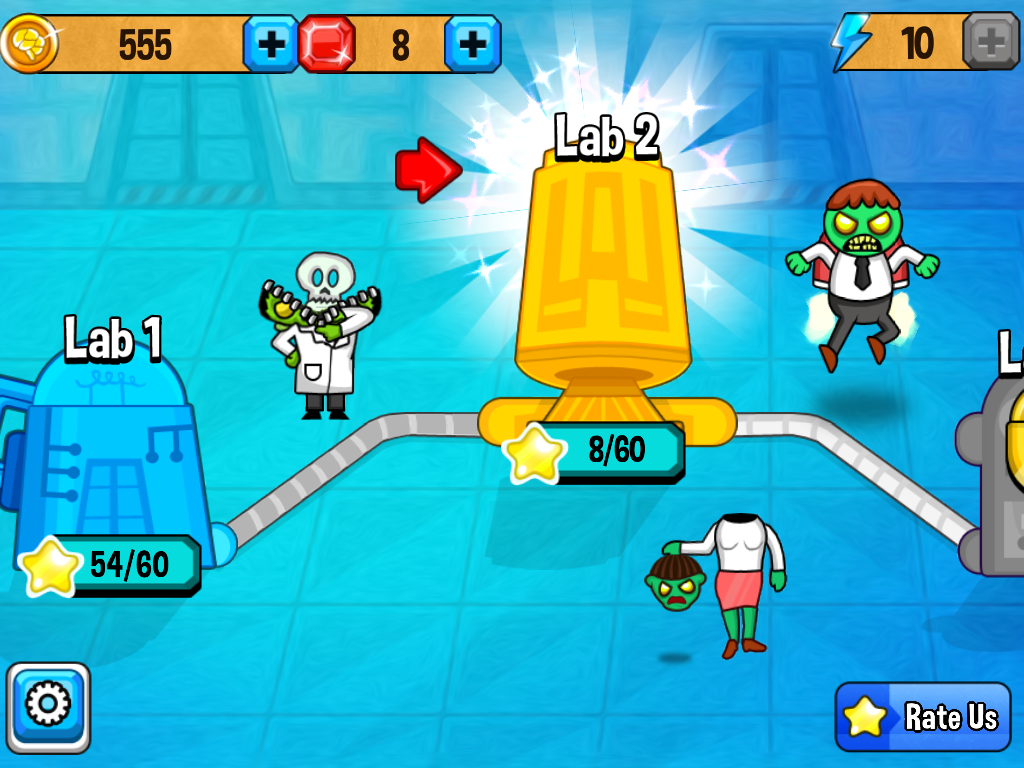Buy more red gems with plus button

point(472,44)
